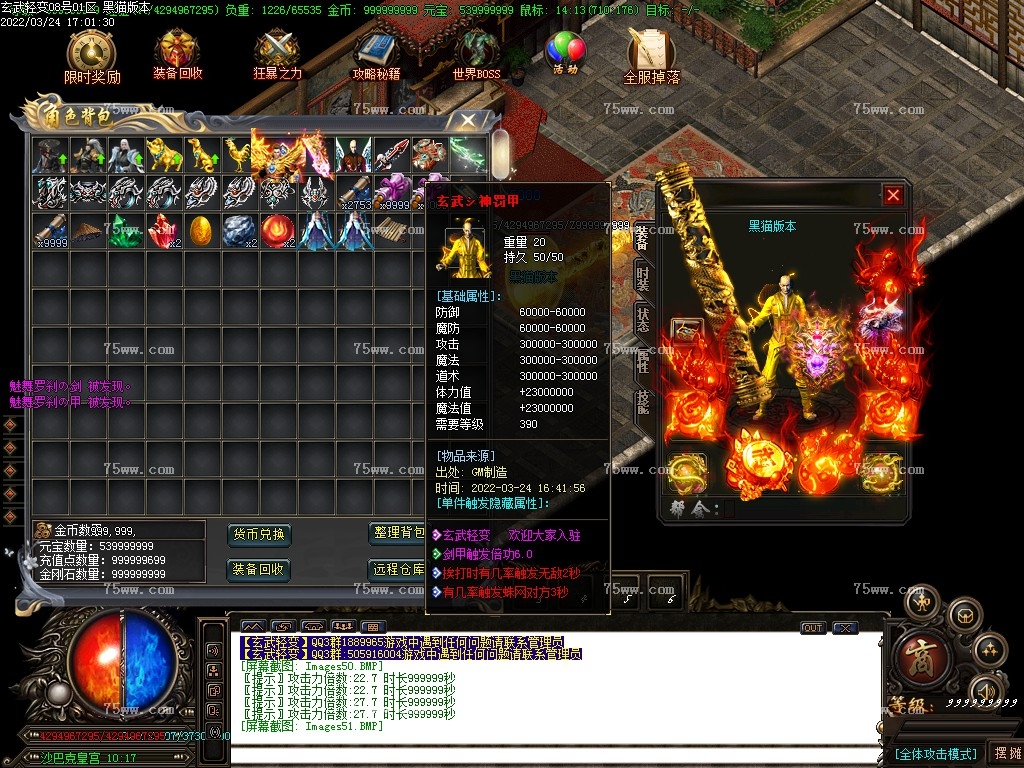Select the green crystal item slot
1024x768 pixels.
pos(124,231)
